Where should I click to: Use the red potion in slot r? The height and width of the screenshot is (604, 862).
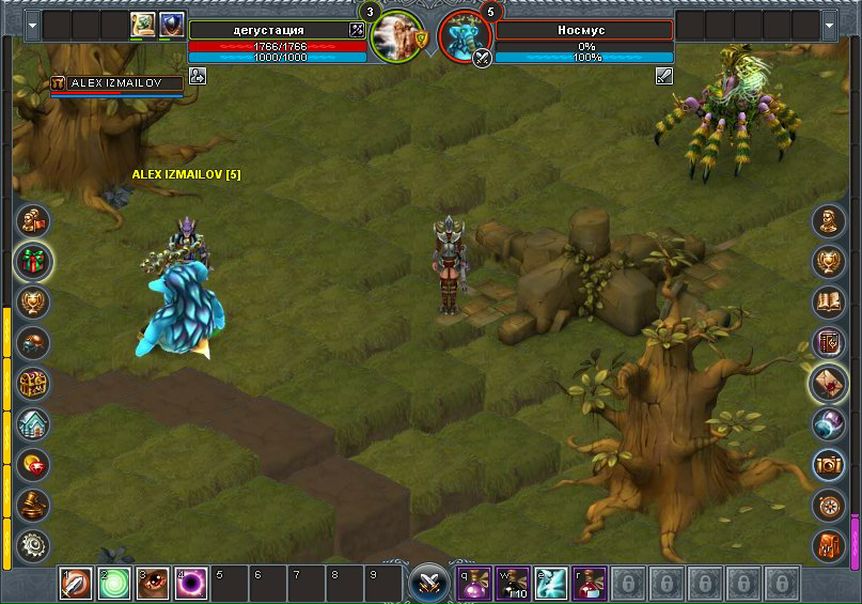point(589,583)
